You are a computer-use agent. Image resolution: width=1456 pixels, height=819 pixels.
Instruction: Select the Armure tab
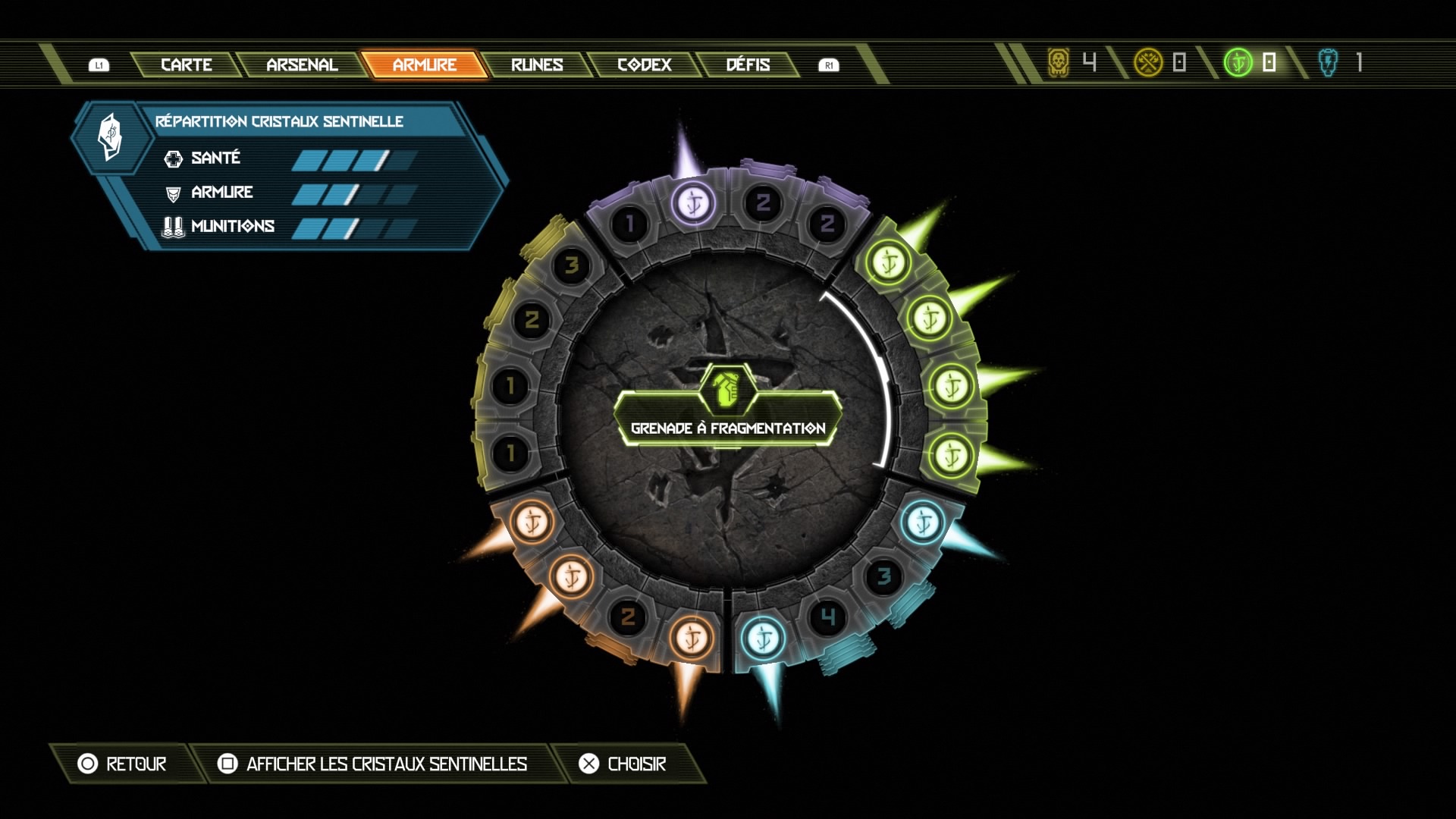(424, 65)
